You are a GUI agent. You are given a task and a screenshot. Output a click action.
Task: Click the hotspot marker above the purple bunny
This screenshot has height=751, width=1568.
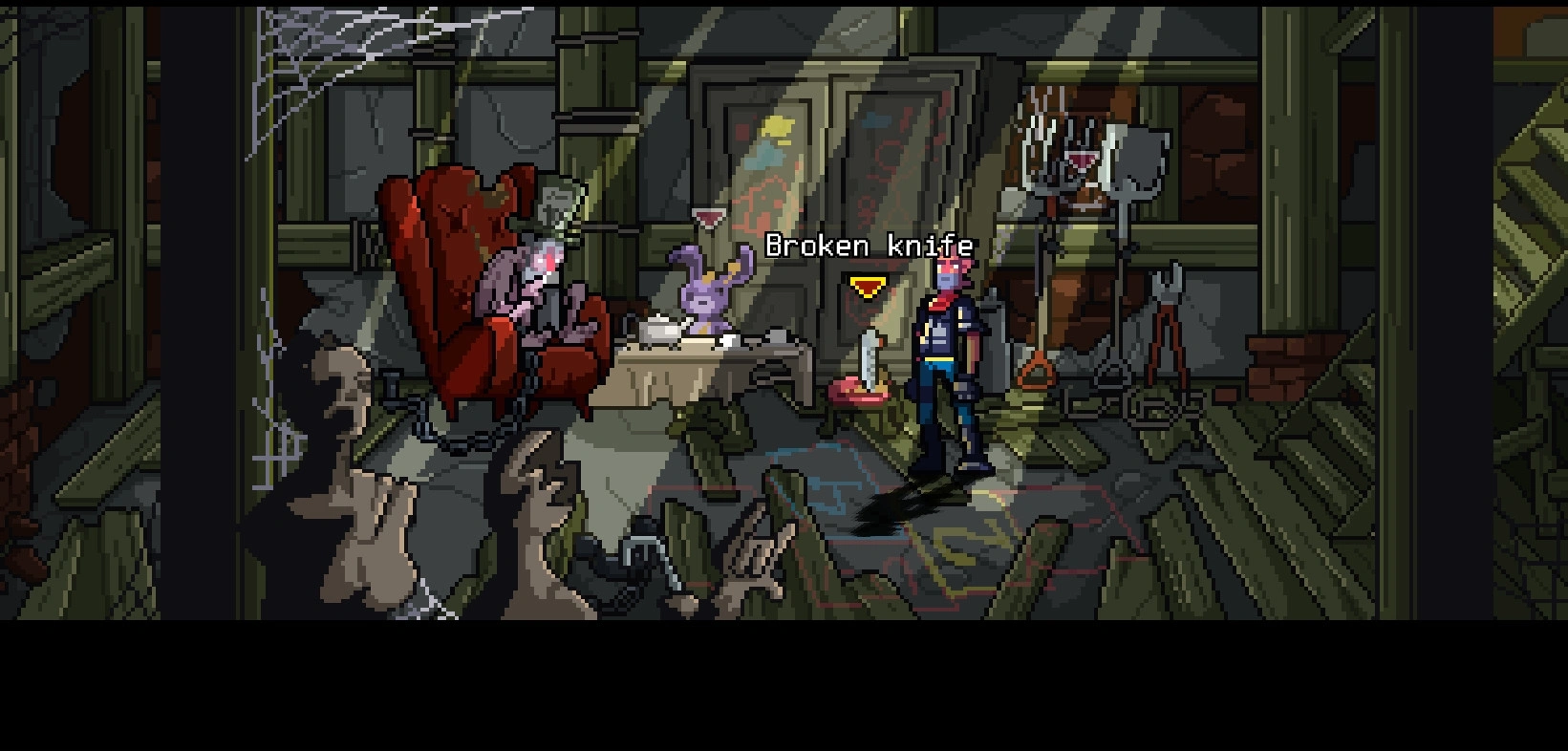[x=708, y=219]
